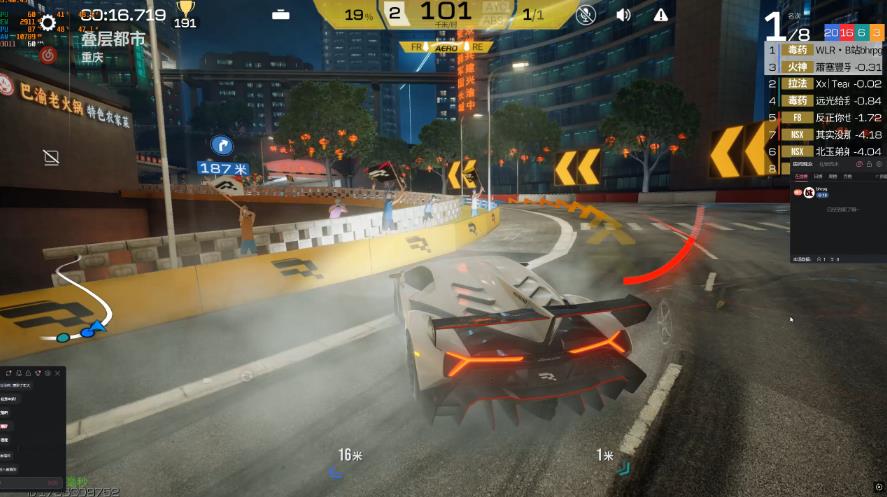This screenshot has height=497, width=887.
Task: Click the crossed-out screen icon
Action: (x=51, y=157)
